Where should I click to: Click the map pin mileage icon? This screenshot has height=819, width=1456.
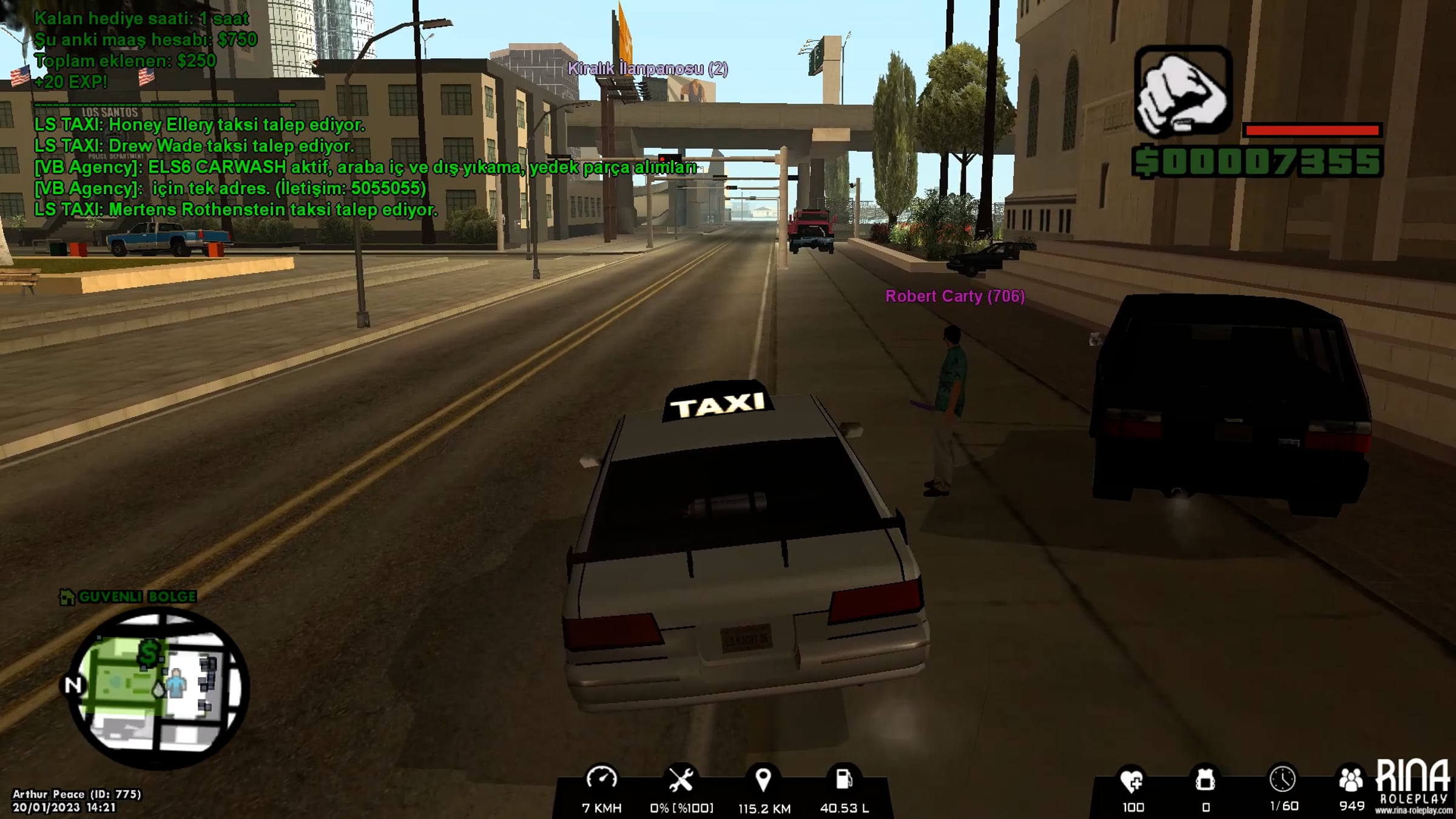[763, 780]
